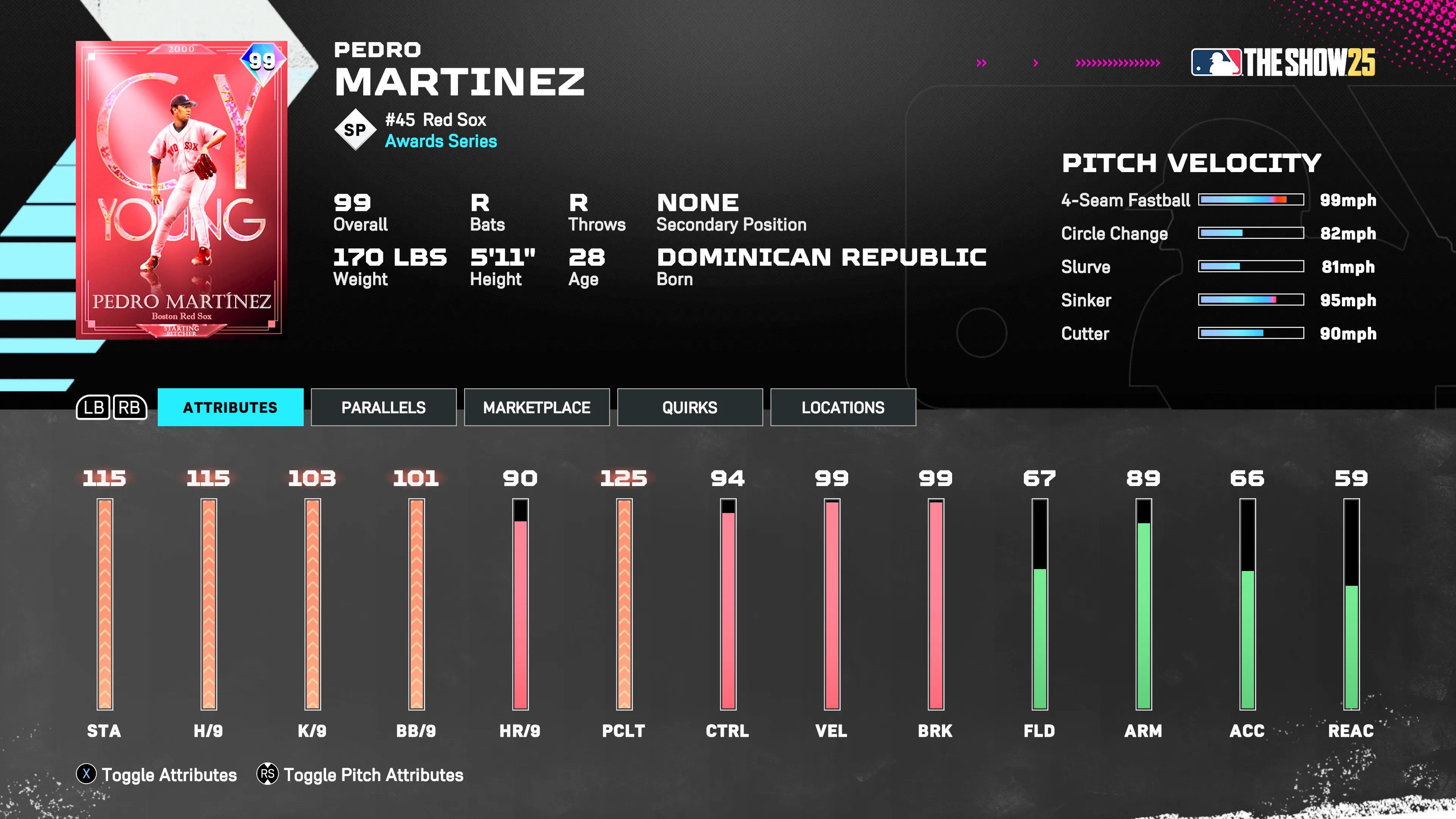Select the Attributes tab
Image resolution: width=1456 pixels, height=819 pixels.
point(230,407)
